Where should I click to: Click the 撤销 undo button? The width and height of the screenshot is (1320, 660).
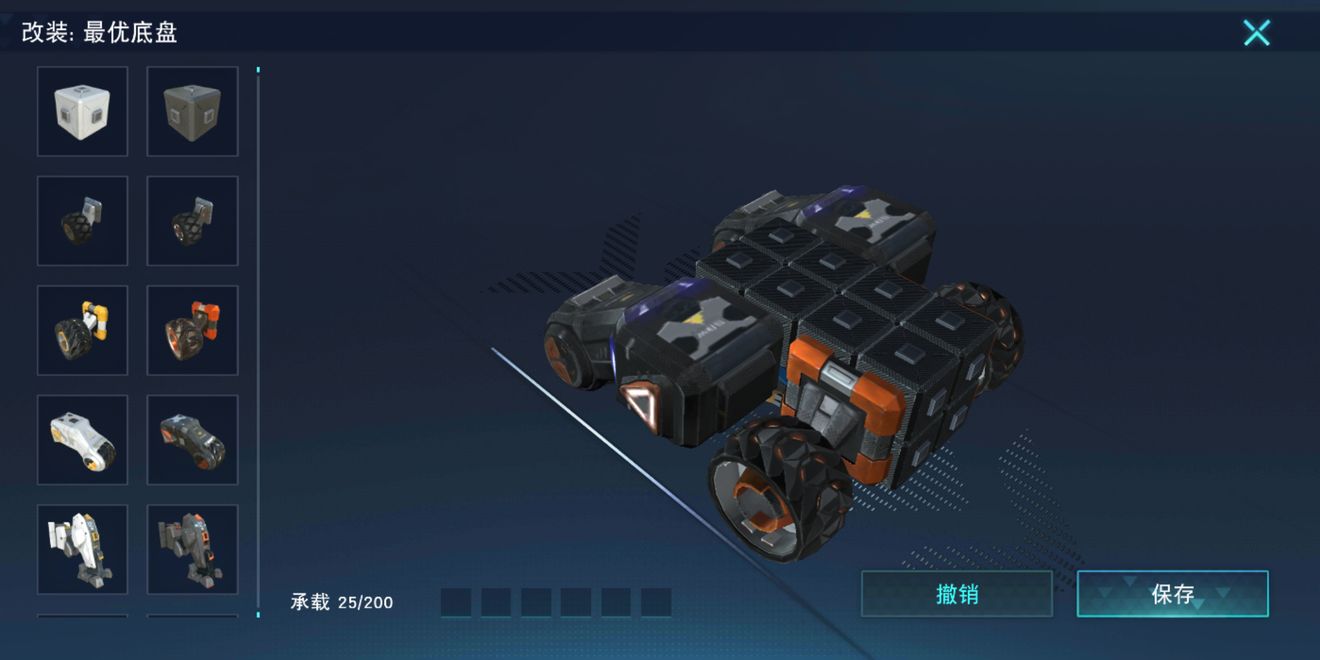click(x=956, y=594)
